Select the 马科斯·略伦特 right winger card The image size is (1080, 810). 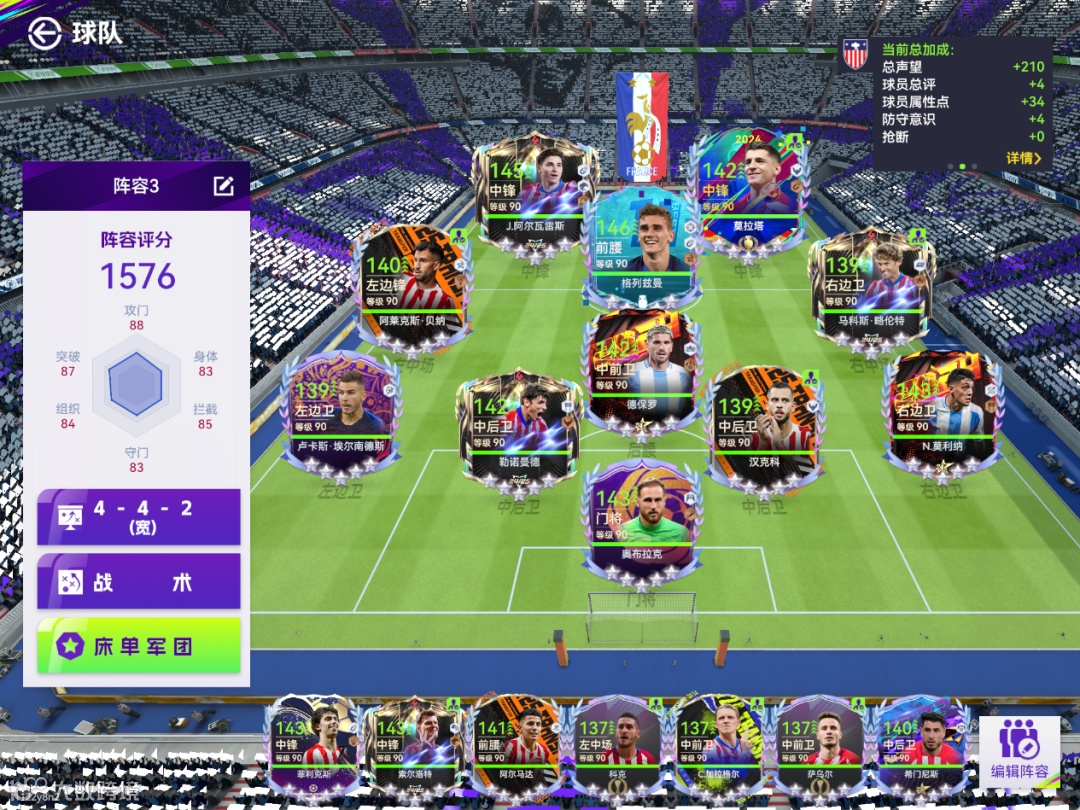(x=870, y=287)
